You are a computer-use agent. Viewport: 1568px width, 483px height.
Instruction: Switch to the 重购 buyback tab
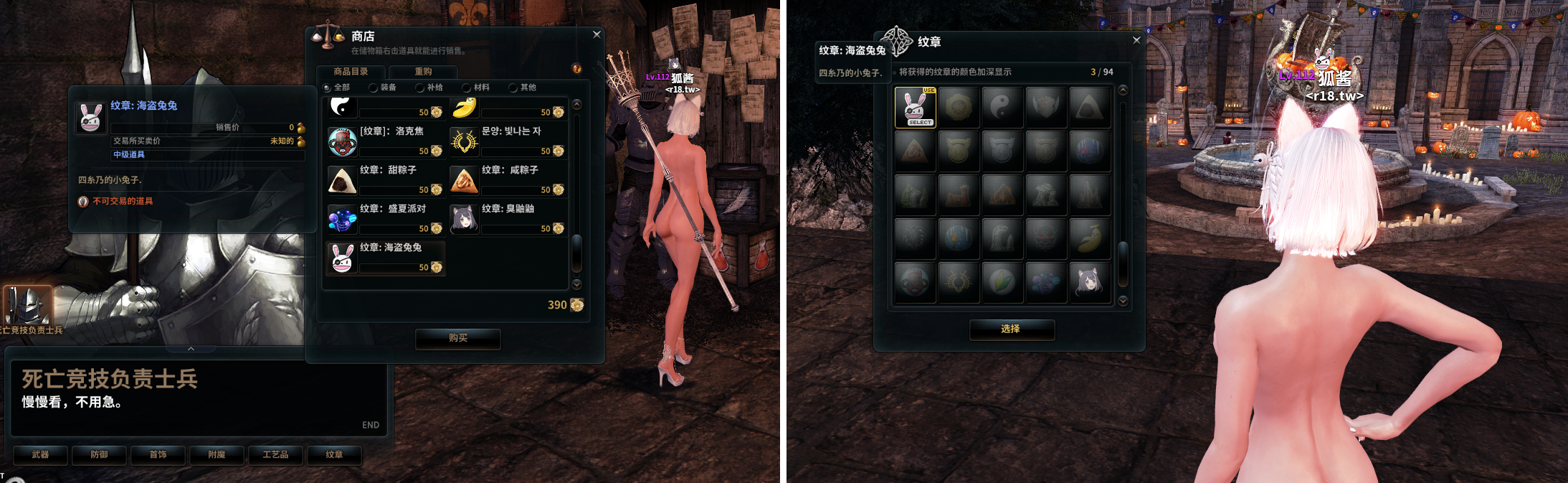point(423,72)
